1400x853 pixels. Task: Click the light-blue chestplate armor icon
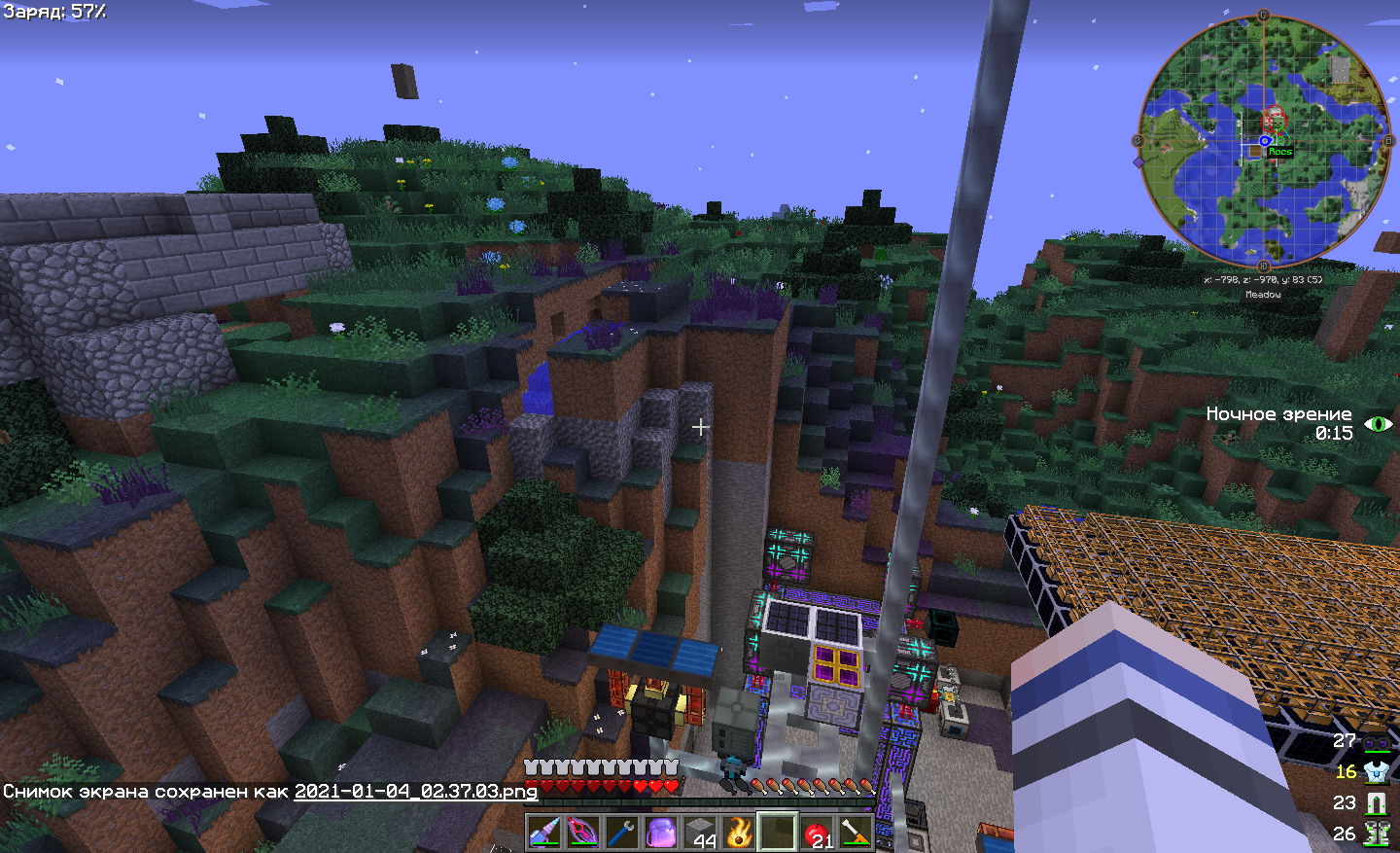(1377, 772)
